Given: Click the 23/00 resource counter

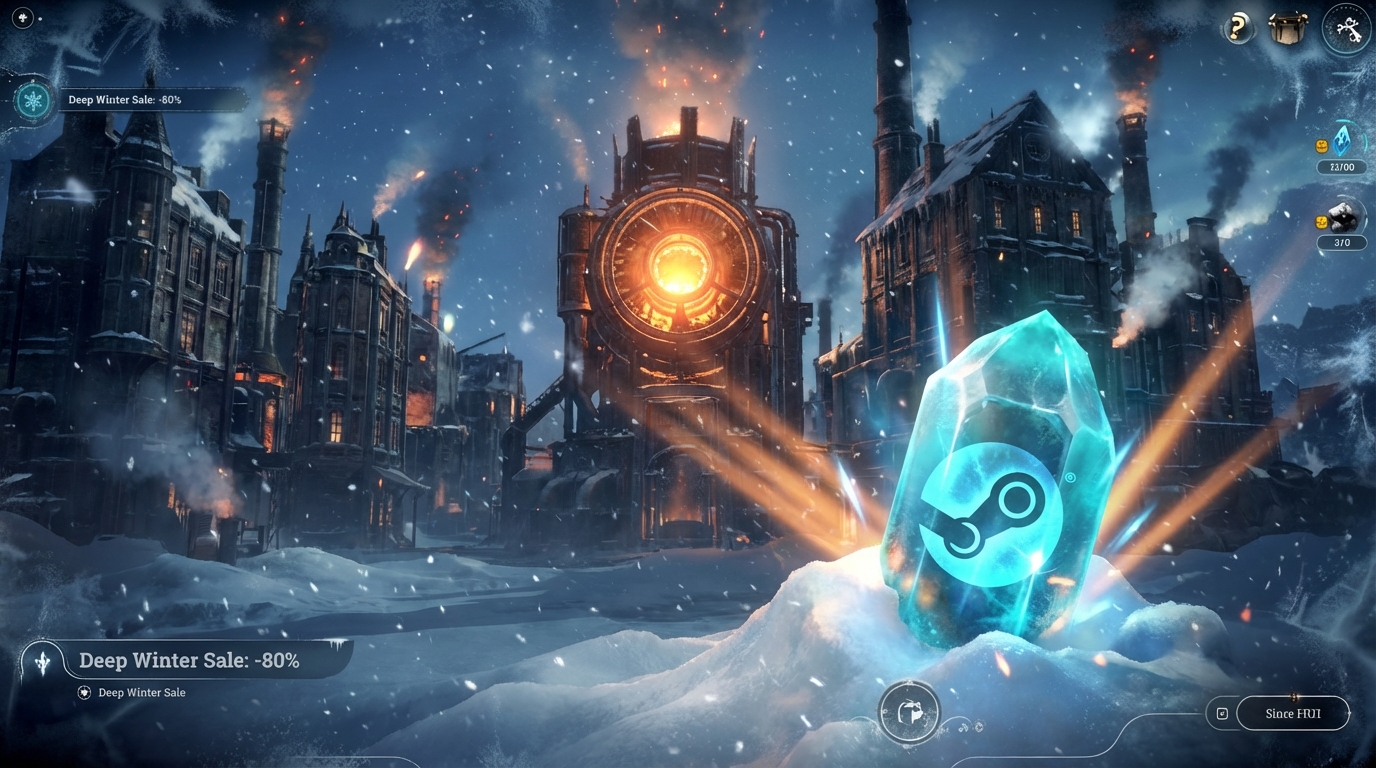Looking at the screenshot, I should coord(1342,167).
